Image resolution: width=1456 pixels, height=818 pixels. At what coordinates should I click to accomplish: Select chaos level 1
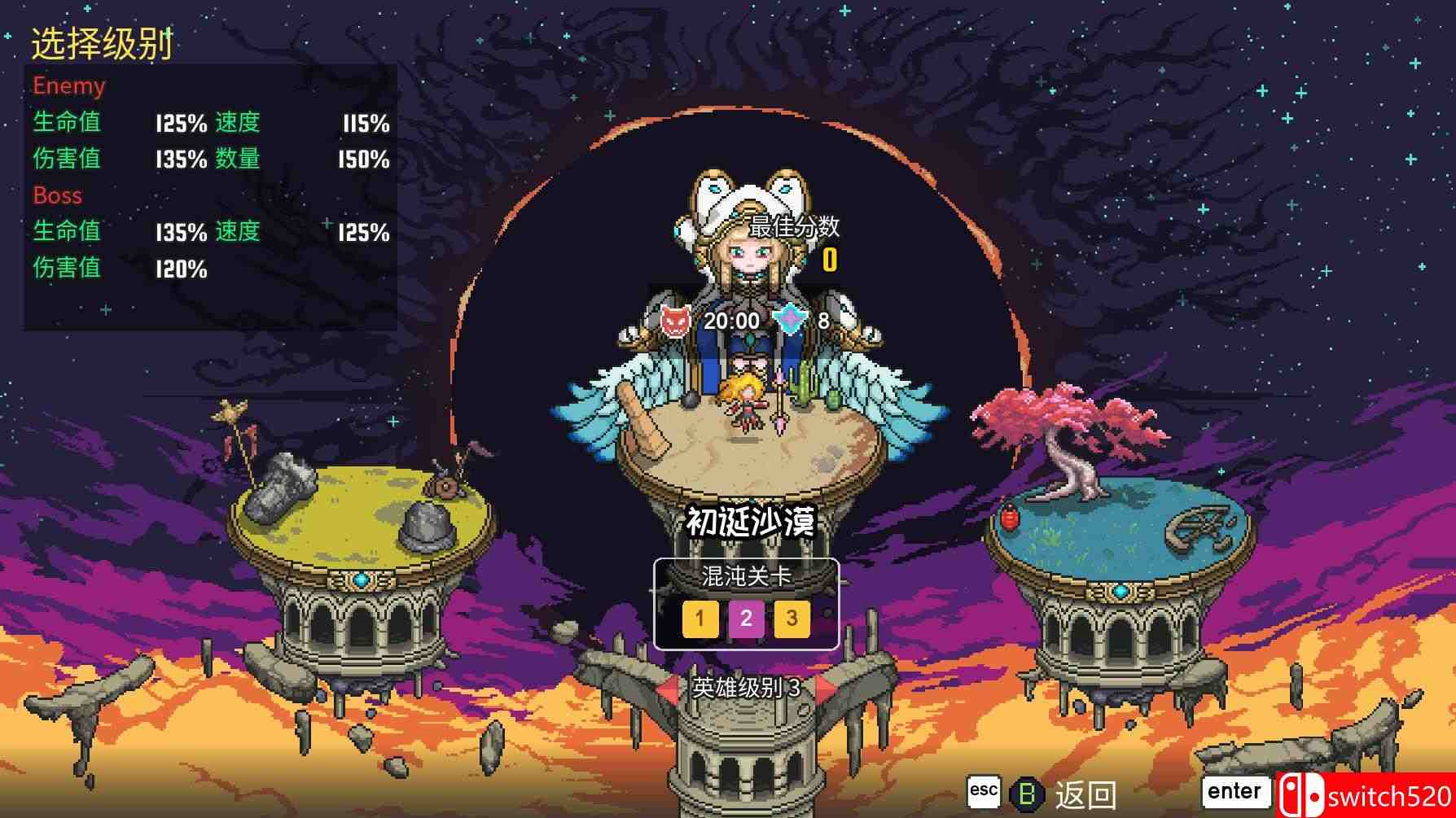(x=699, y=619)
